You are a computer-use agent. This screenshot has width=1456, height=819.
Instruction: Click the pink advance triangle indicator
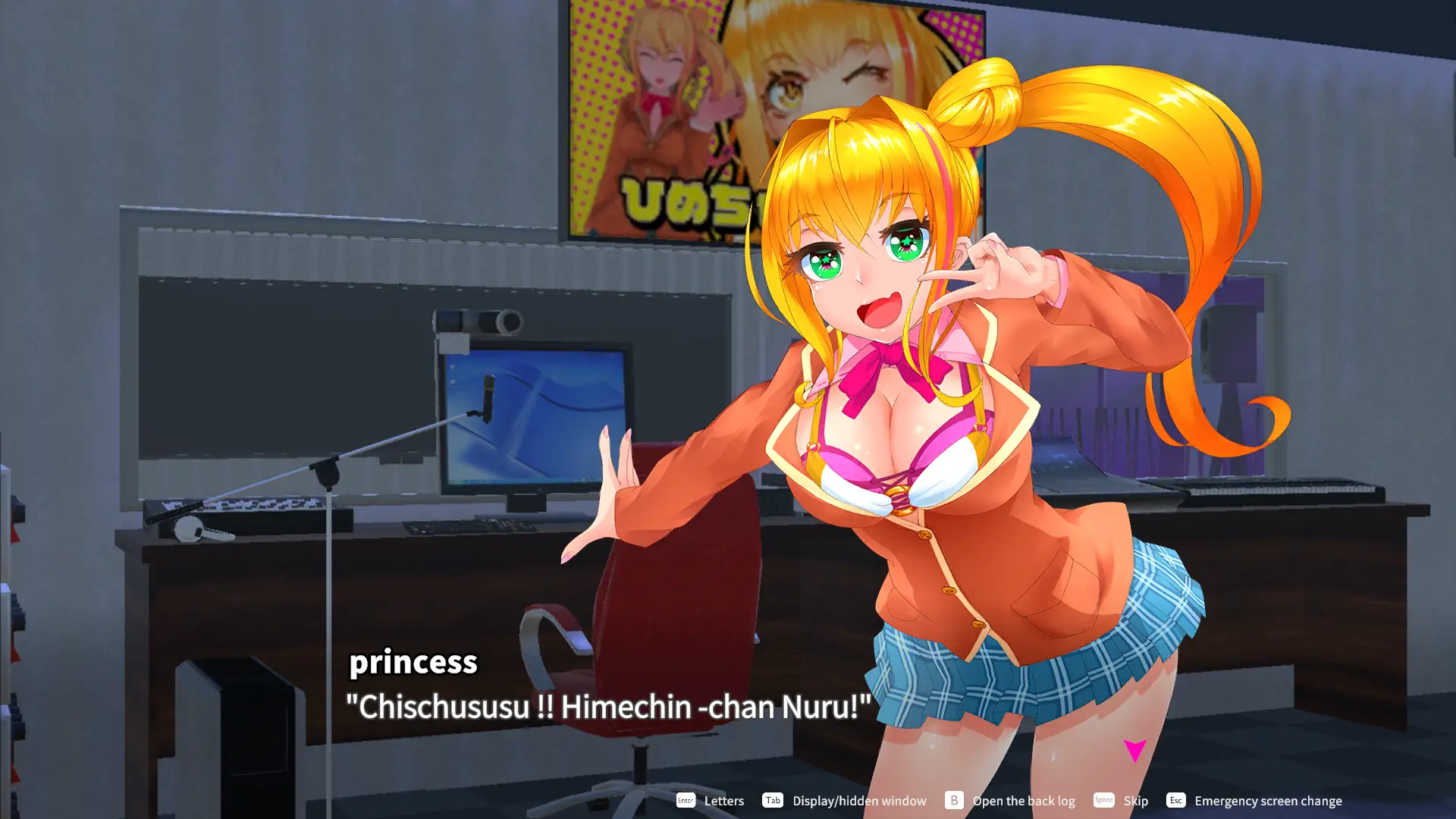[x=1134, y=750]
